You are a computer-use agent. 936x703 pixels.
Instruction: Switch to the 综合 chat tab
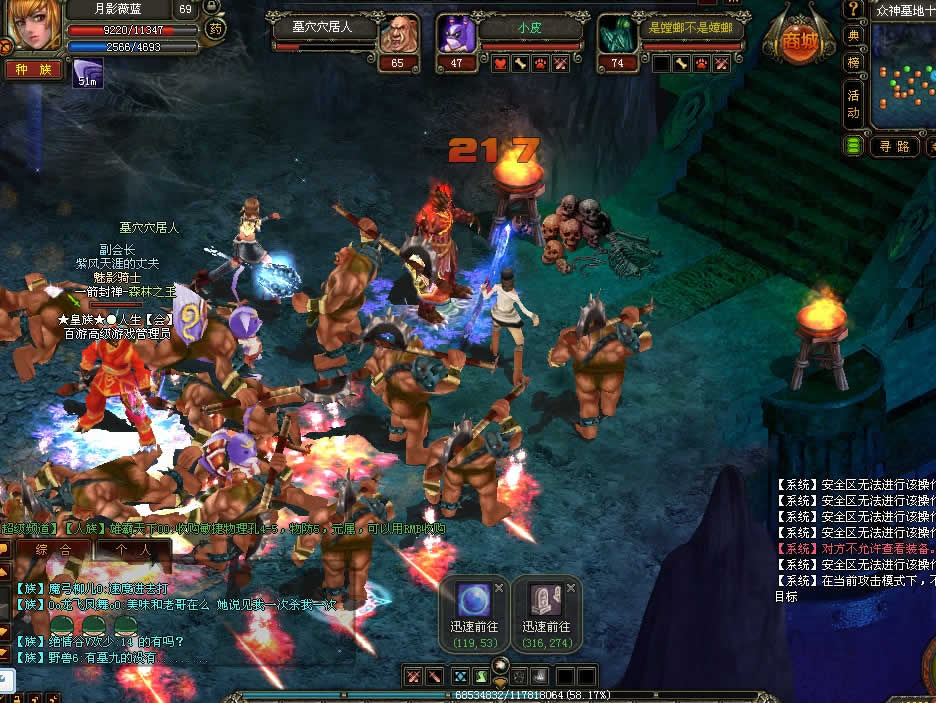53,549
